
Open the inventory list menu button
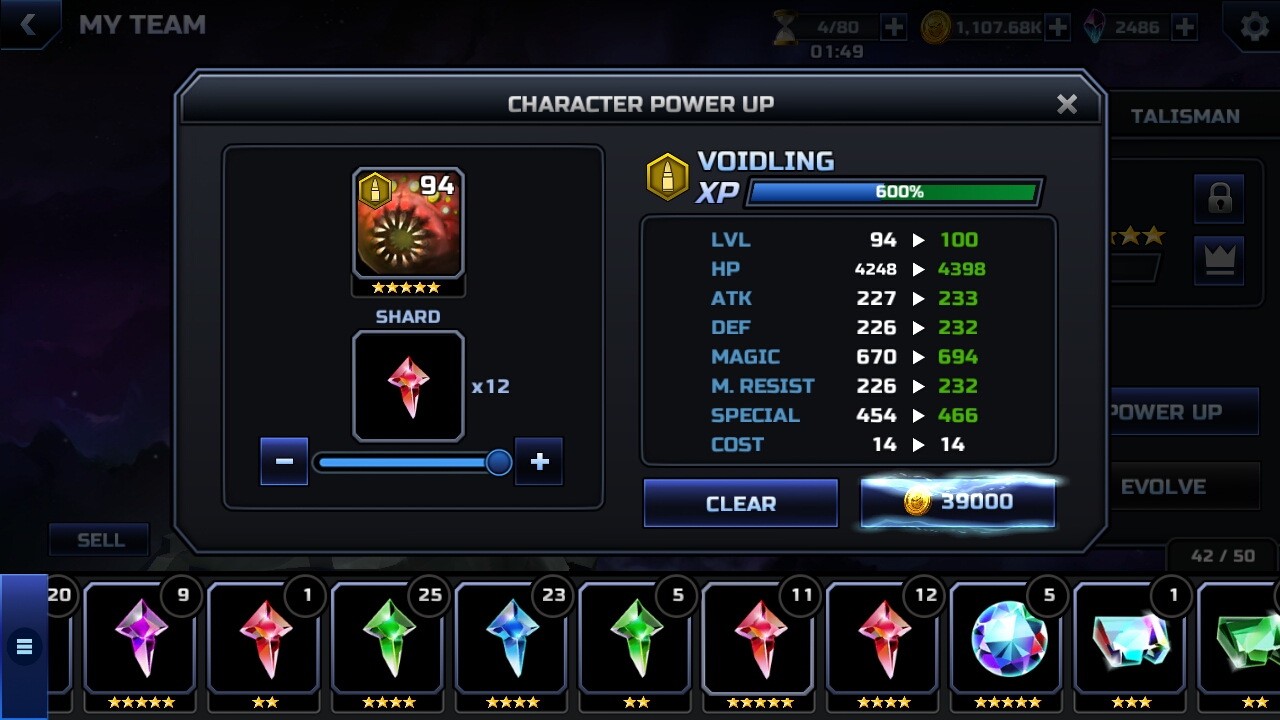(x=24, y=647)
